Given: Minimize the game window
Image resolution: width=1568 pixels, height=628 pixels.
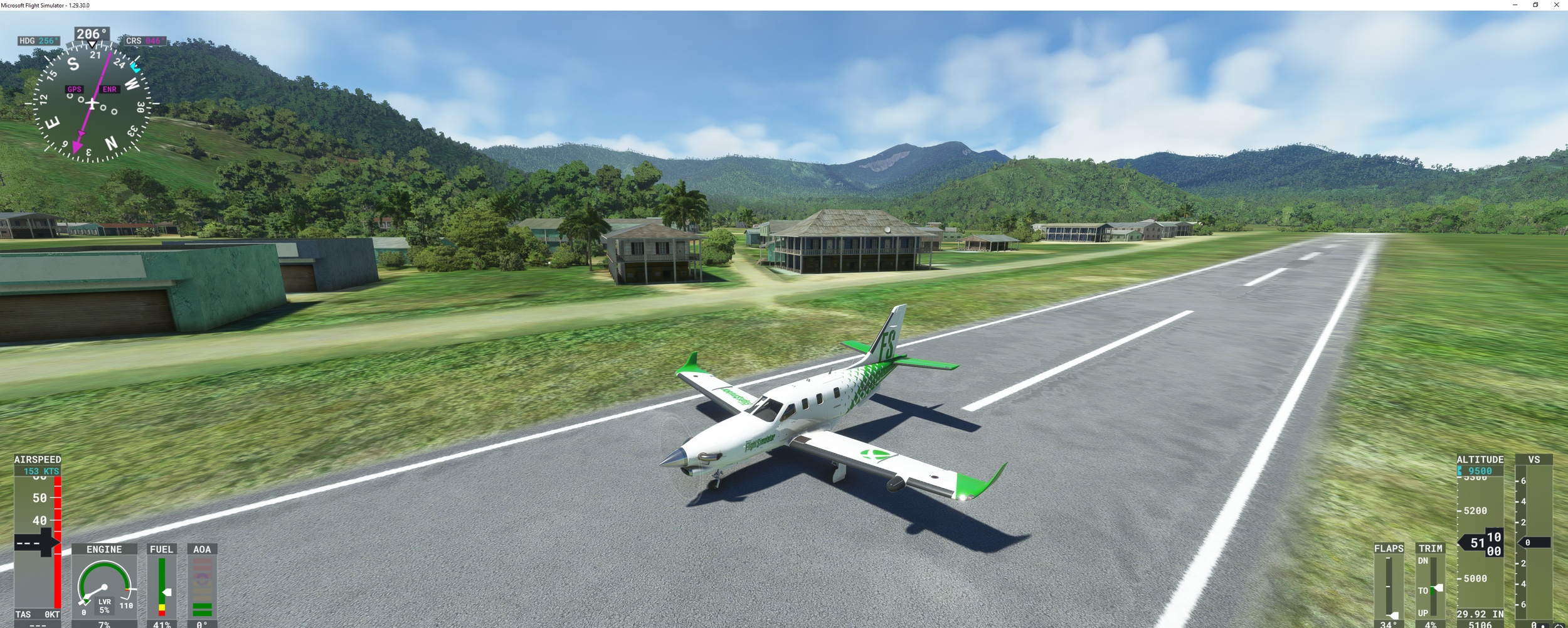Looking at the screenshot, I should [x=1515, y=5].
